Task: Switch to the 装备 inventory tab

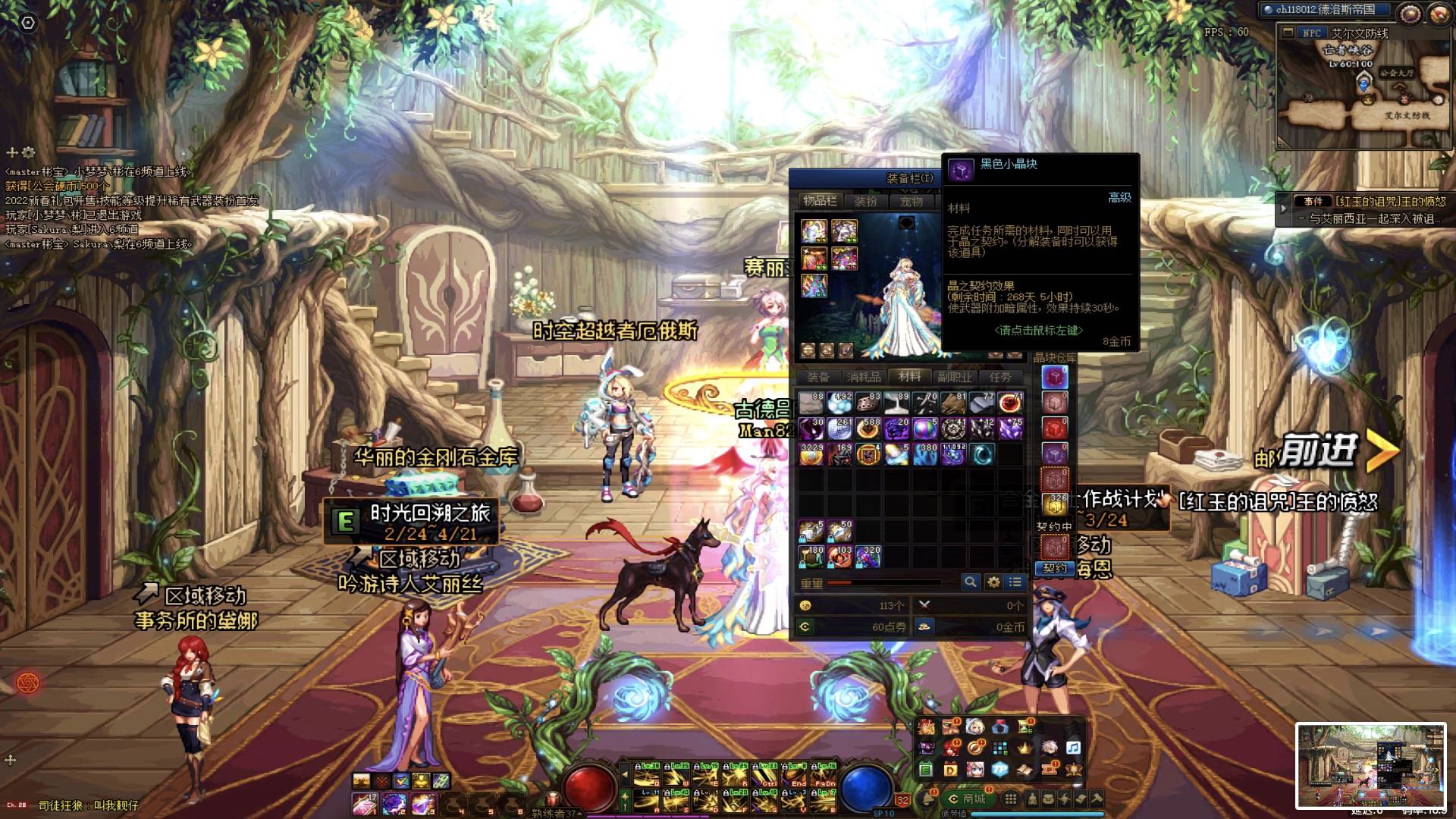Action: tap(817, 377)
